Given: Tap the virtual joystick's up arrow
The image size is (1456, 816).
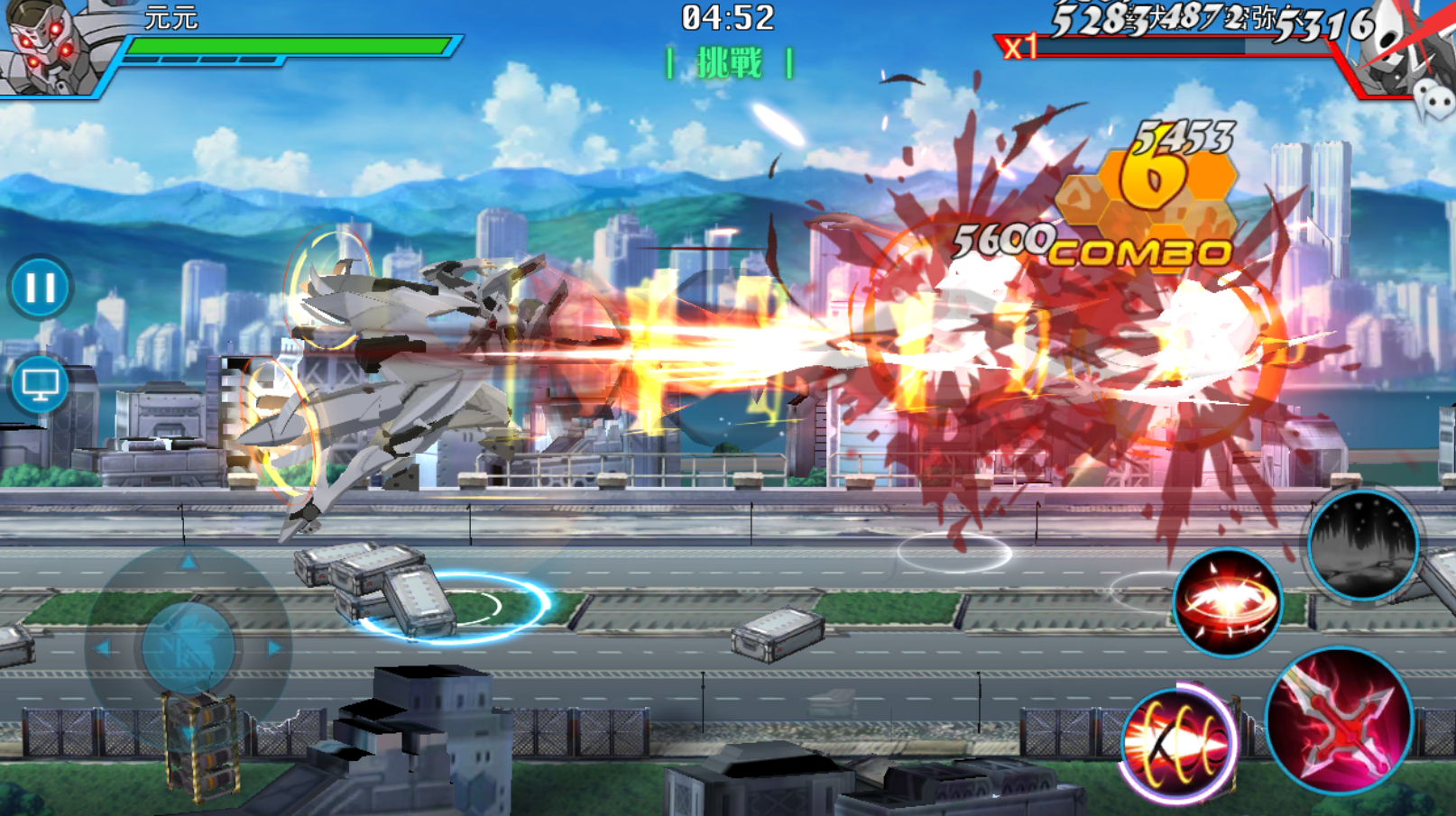Looking at the screenshot, I should (189, 563).
